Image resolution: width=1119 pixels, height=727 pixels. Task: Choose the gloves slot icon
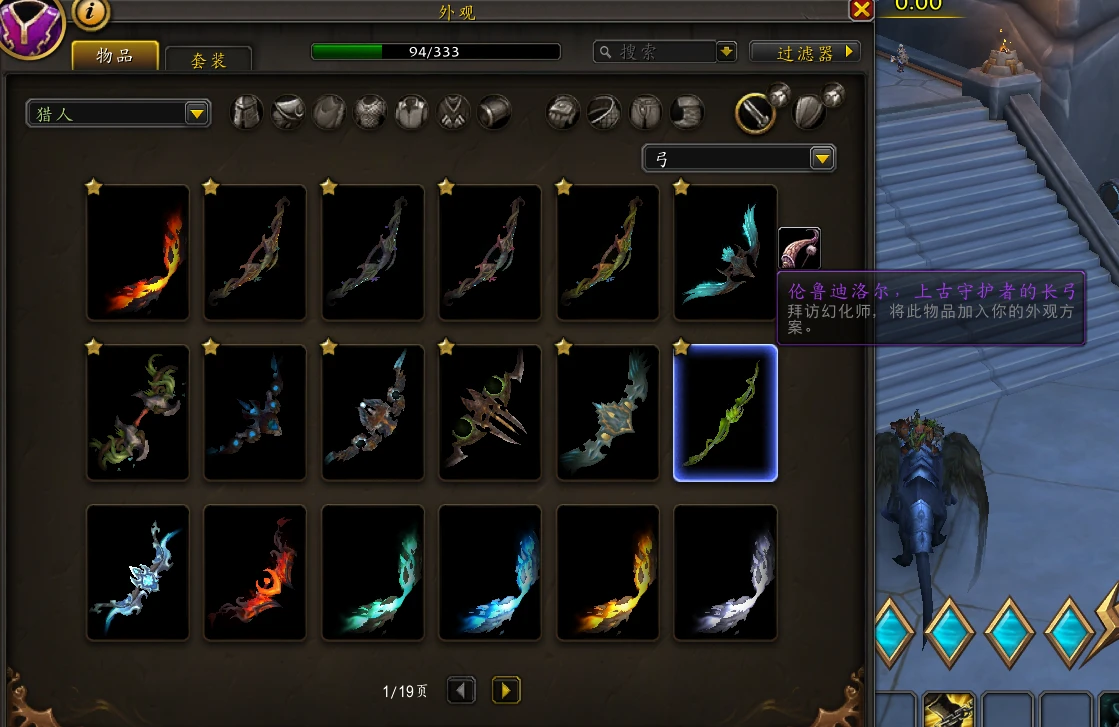pyautogui.click(x=564, y=112)
